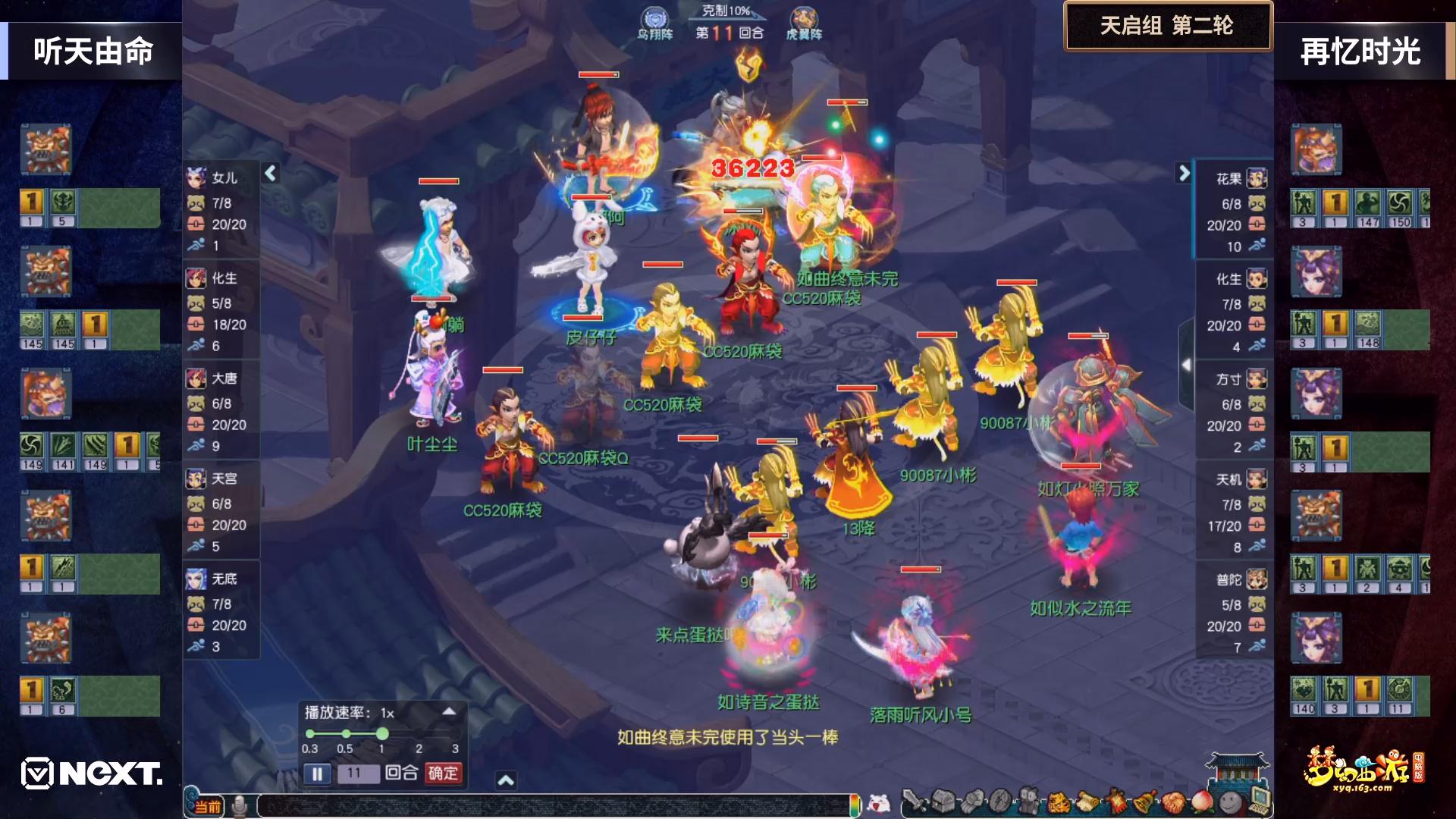Collapse the right team roster panel
The image size is (1456, 819).
tap(1183, 174)
